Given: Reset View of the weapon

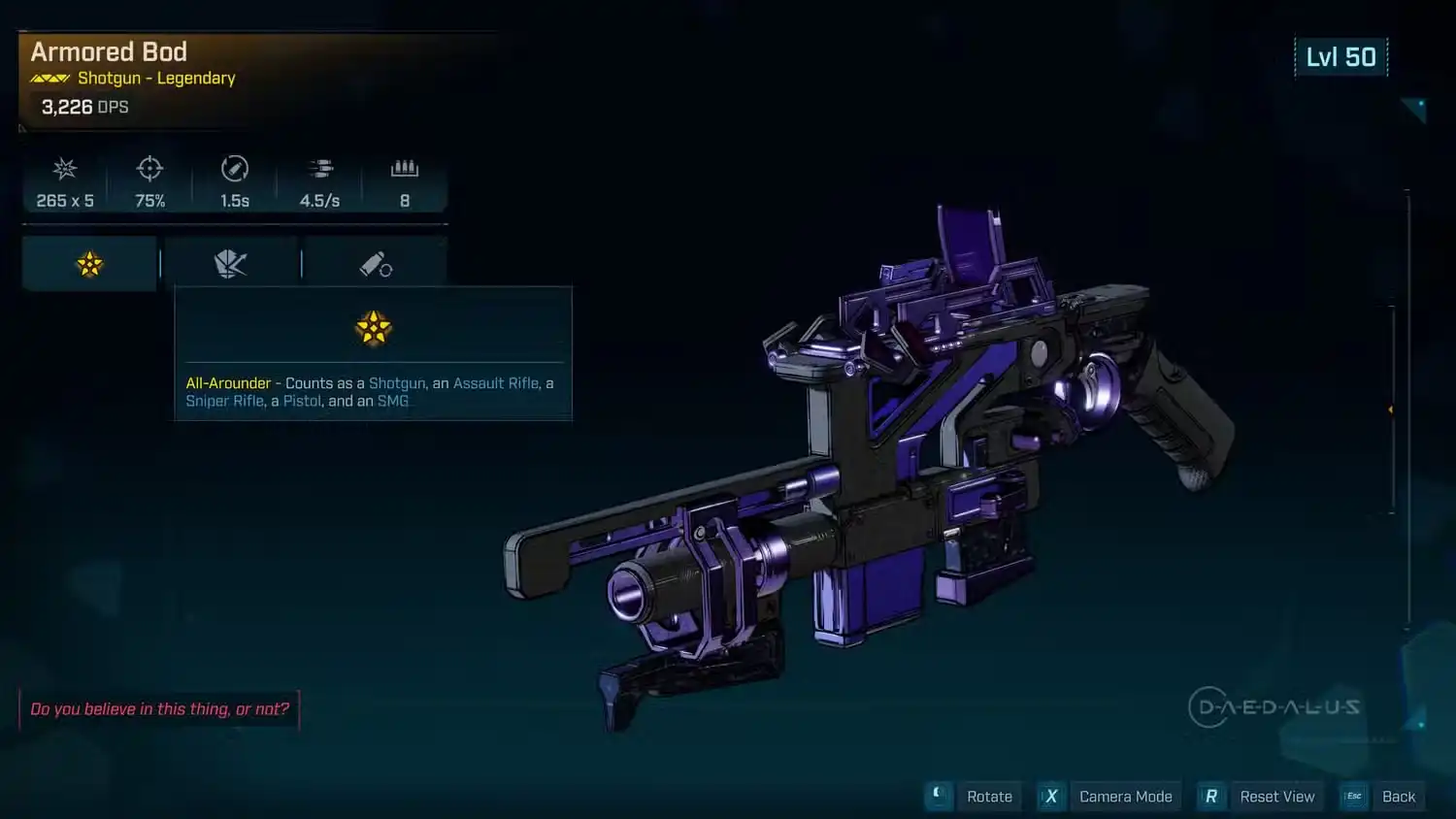Looking at the screenshot, I should (x=1260, y=797).
